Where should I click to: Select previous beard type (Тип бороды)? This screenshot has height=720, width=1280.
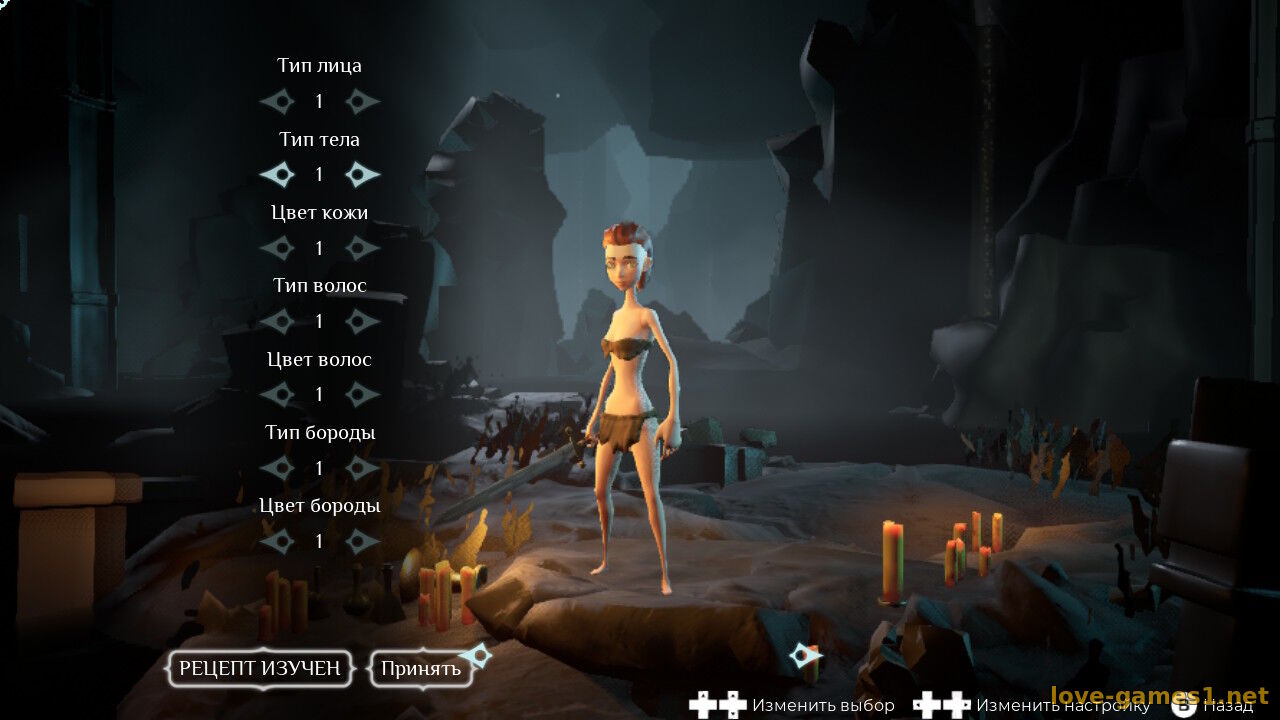point(277,468)
